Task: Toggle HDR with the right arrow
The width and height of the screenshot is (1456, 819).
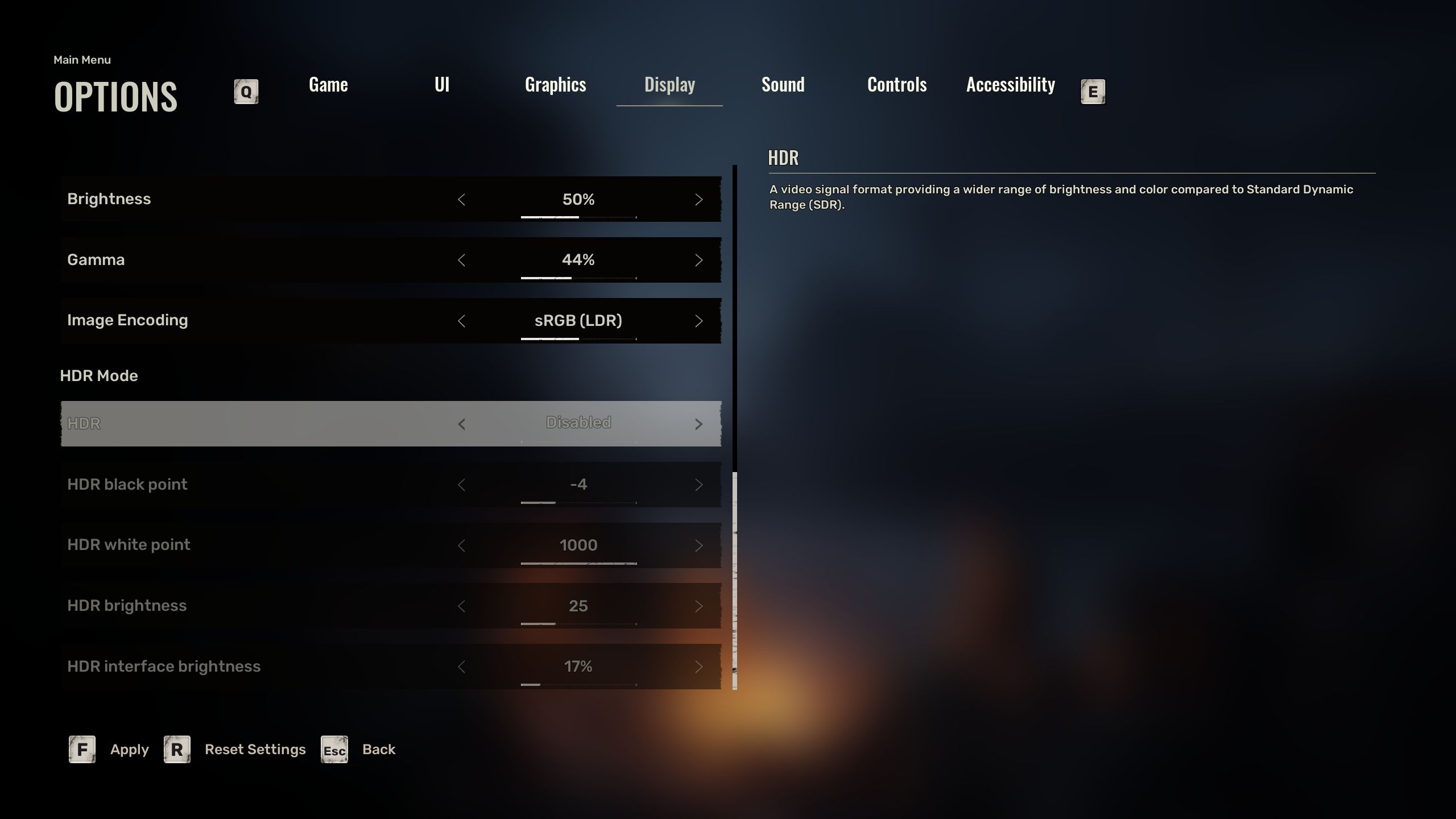Action: [698, 424]
